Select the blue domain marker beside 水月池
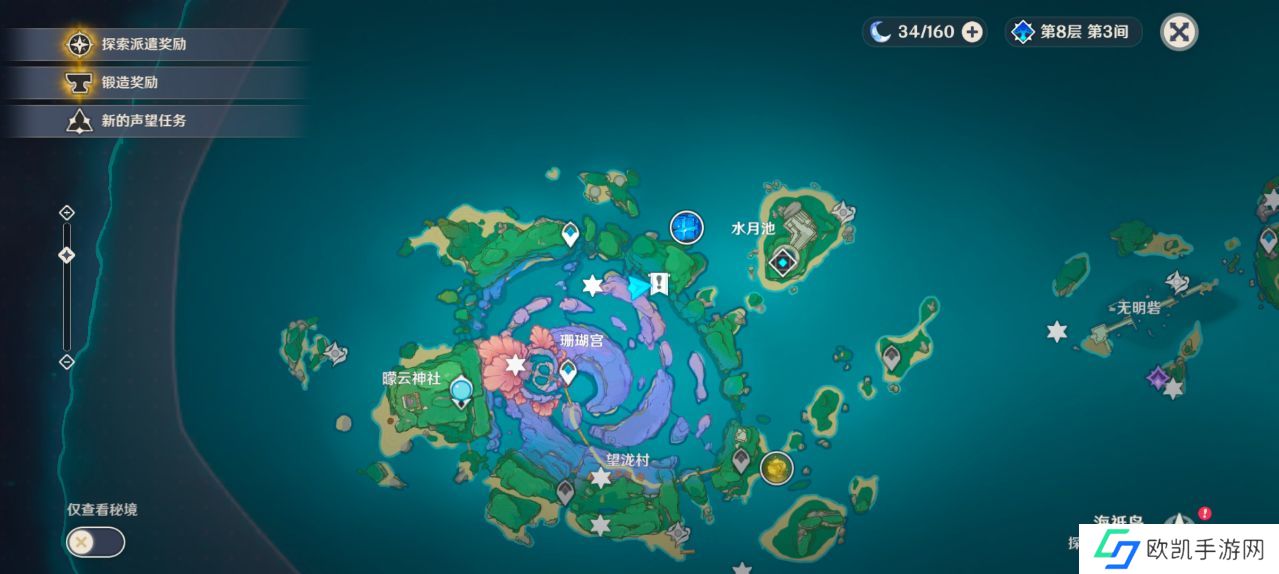Viewport: 1279px width, 574px height. click(x=686, y=228)
